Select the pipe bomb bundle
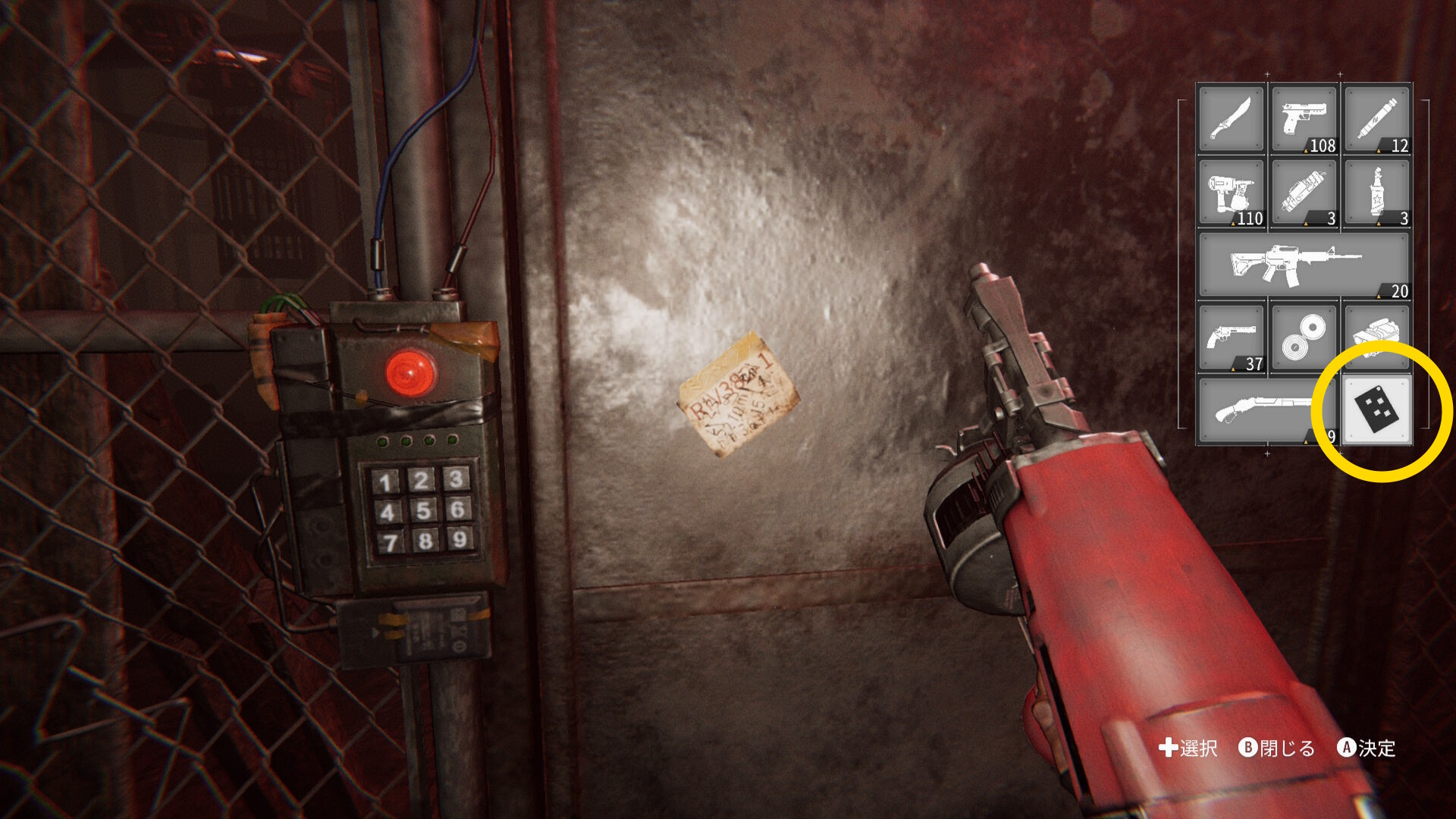This screenshot has width=1456, height=819. point(1304,192)
